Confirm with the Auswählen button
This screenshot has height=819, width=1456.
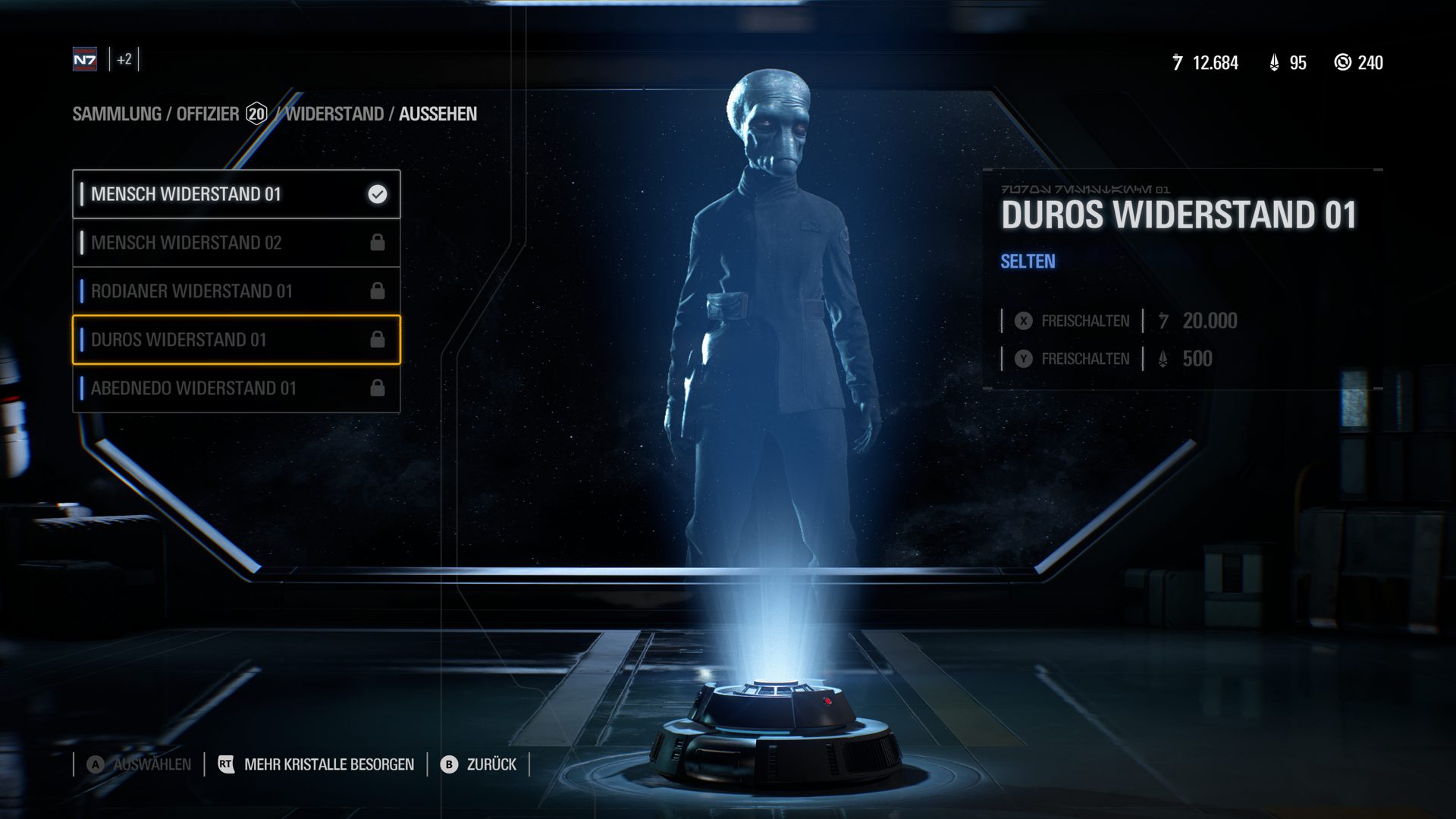pyautogui.click(x=140, y=764)
